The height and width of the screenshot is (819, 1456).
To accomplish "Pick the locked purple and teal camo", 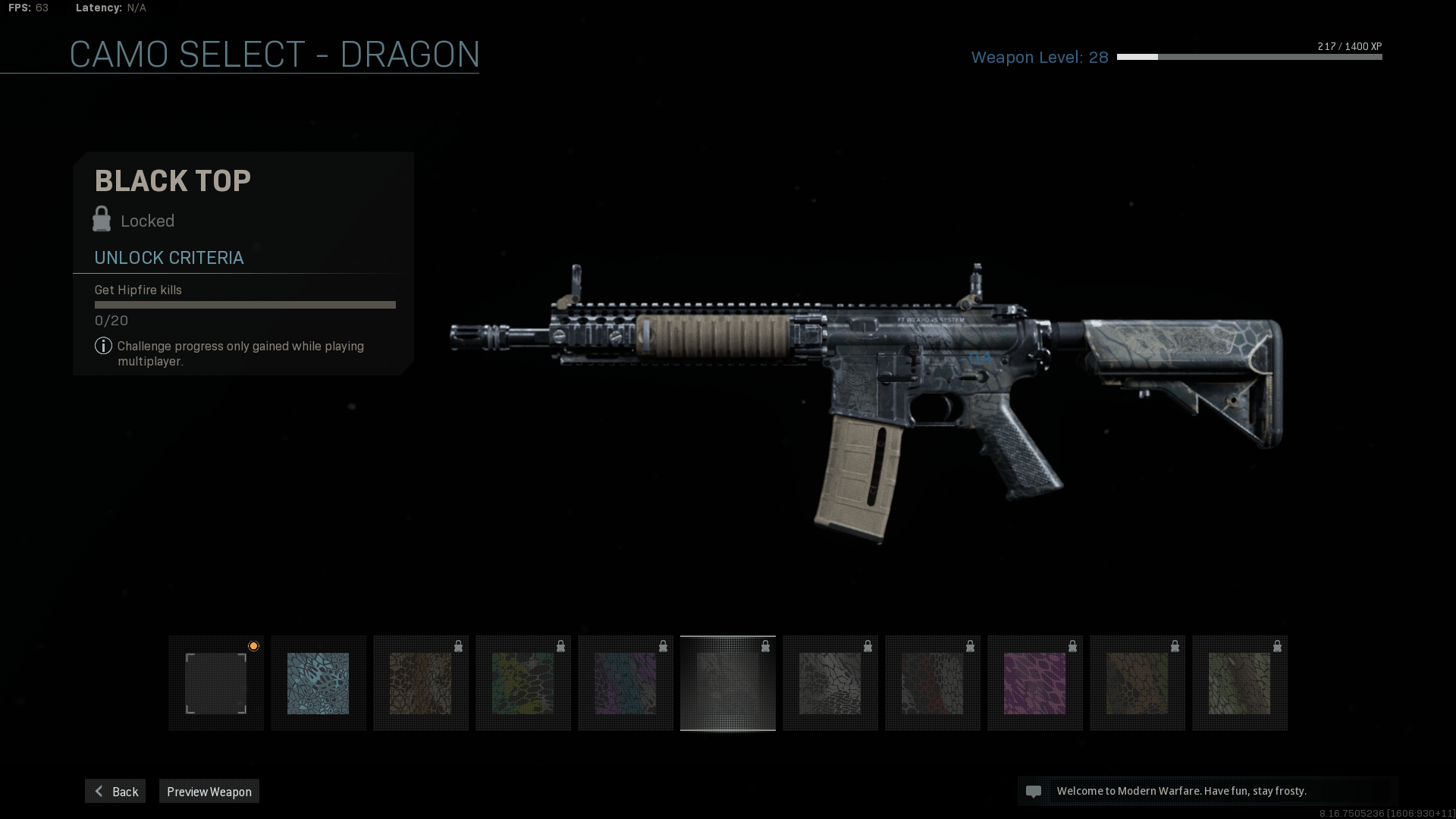I will [626, 683].
